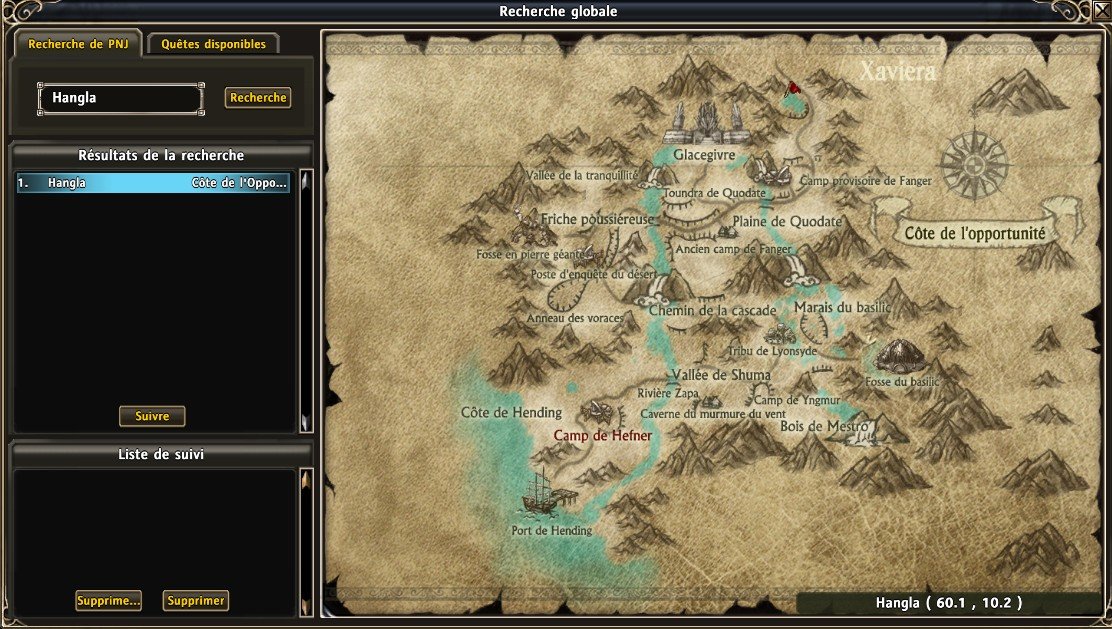Select Camp de Hefner on the map
The image size is (1112, 629).
pos(603,436)
